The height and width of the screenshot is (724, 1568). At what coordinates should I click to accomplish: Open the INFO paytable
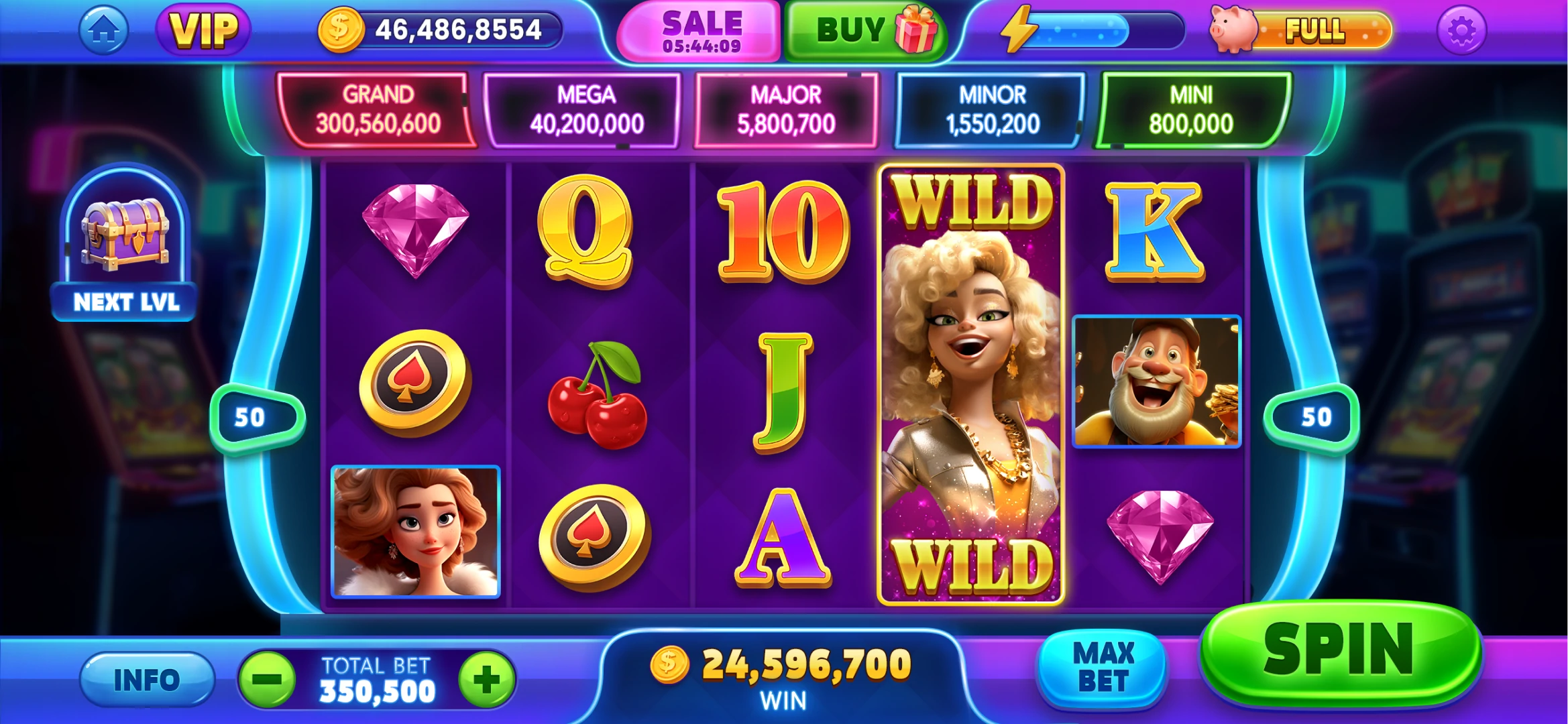147,680
